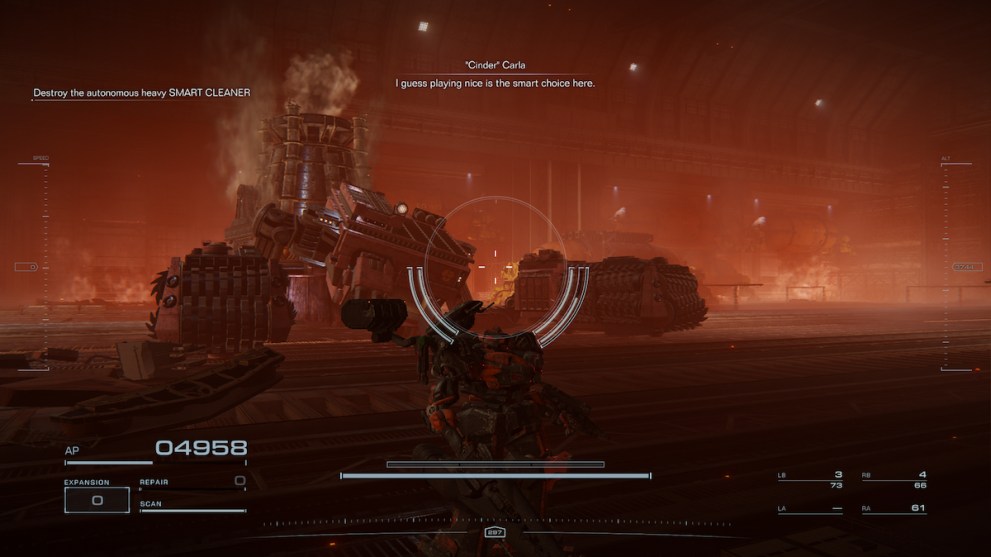The image size is (991, 557).
Task: Choose the RA right arm weapon slot
Action: 894,509
